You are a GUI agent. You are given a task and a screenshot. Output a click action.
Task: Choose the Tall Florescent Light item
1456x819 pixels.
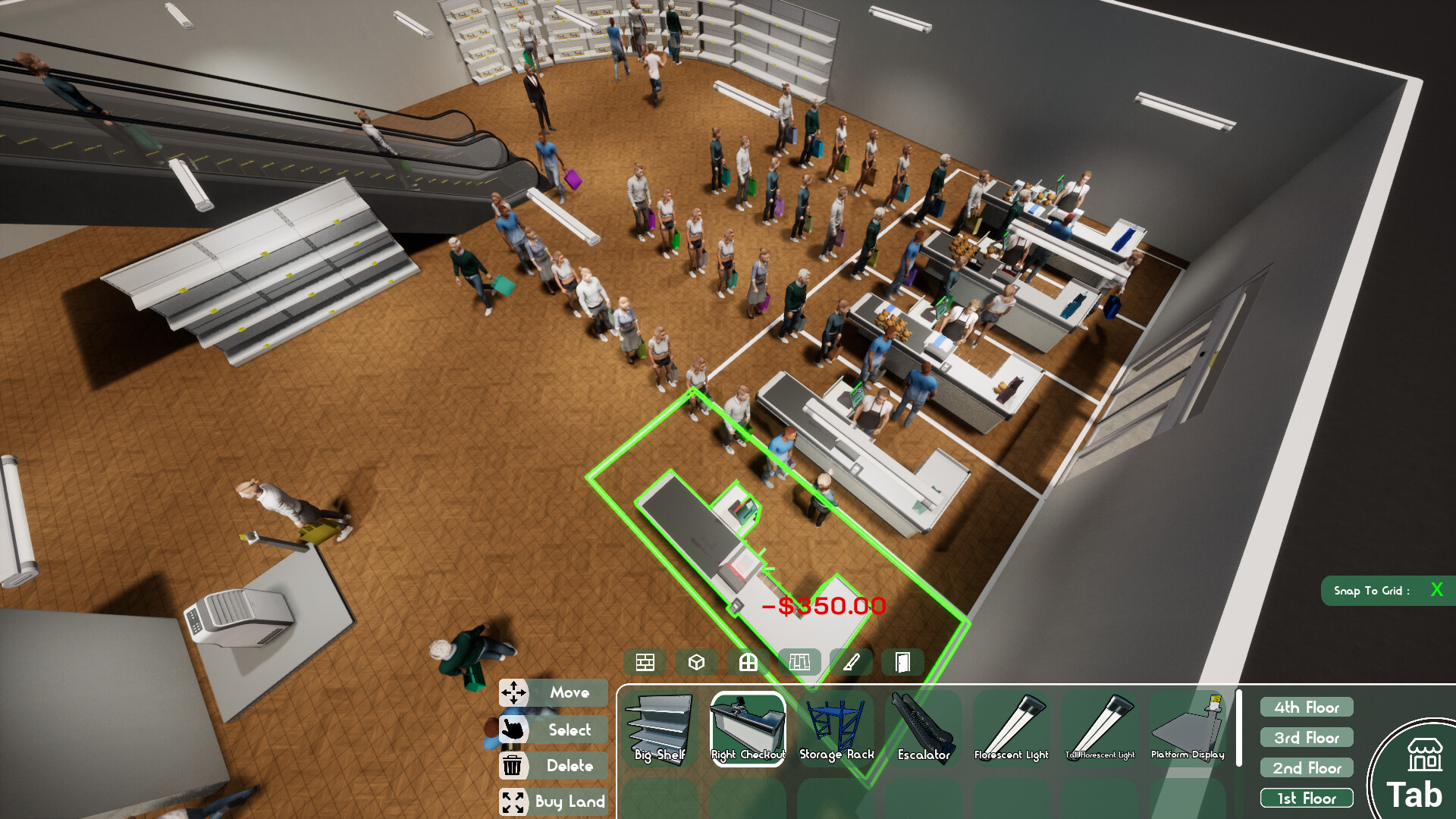tap(1100, 729)
